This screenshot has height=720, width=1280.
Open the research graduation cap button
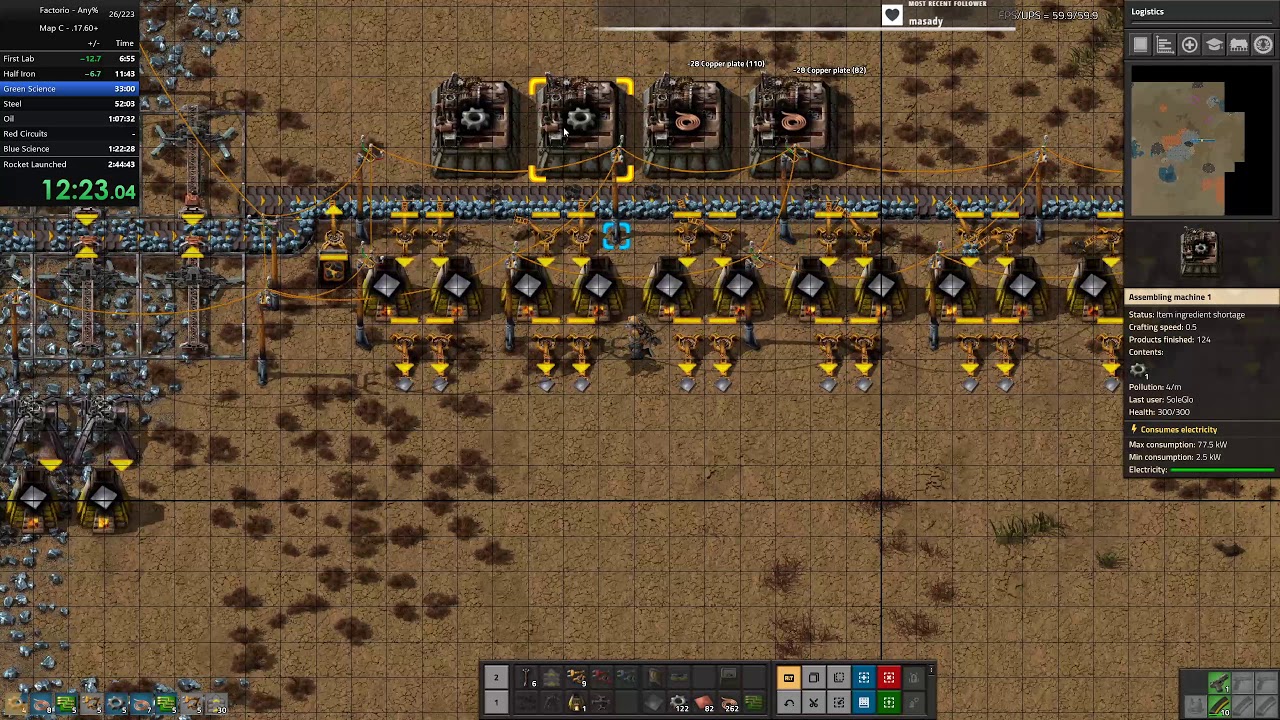1214,45
